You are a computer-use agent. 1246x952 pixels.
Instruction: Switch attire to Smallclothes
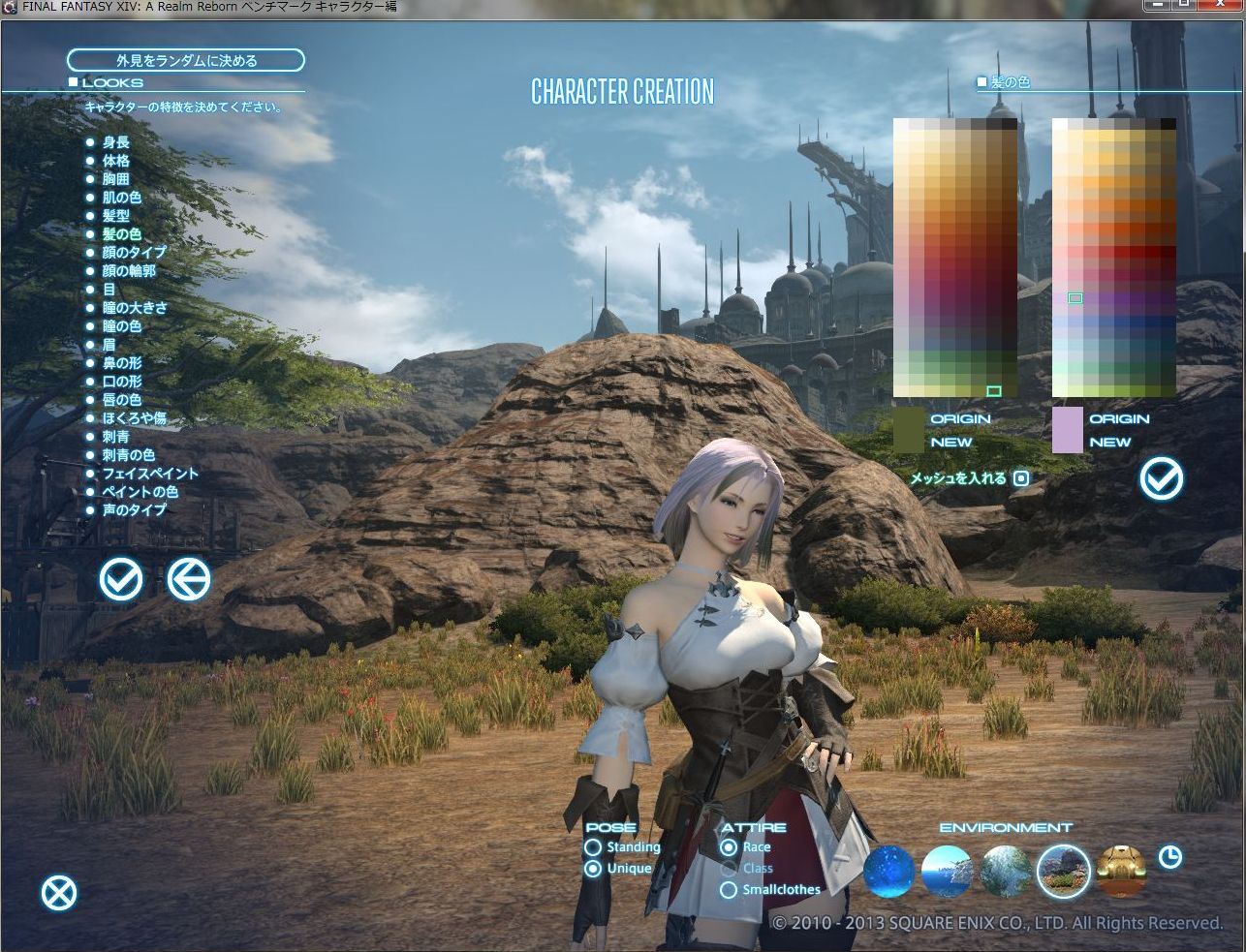[729, 890]
